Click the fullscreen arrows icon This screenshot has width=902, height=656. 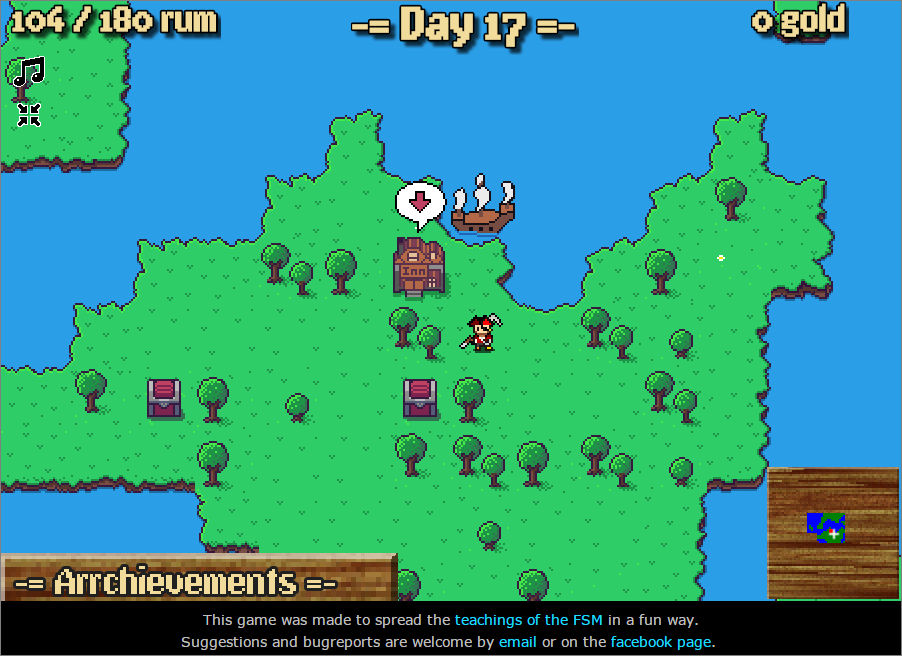pos(29,114)
